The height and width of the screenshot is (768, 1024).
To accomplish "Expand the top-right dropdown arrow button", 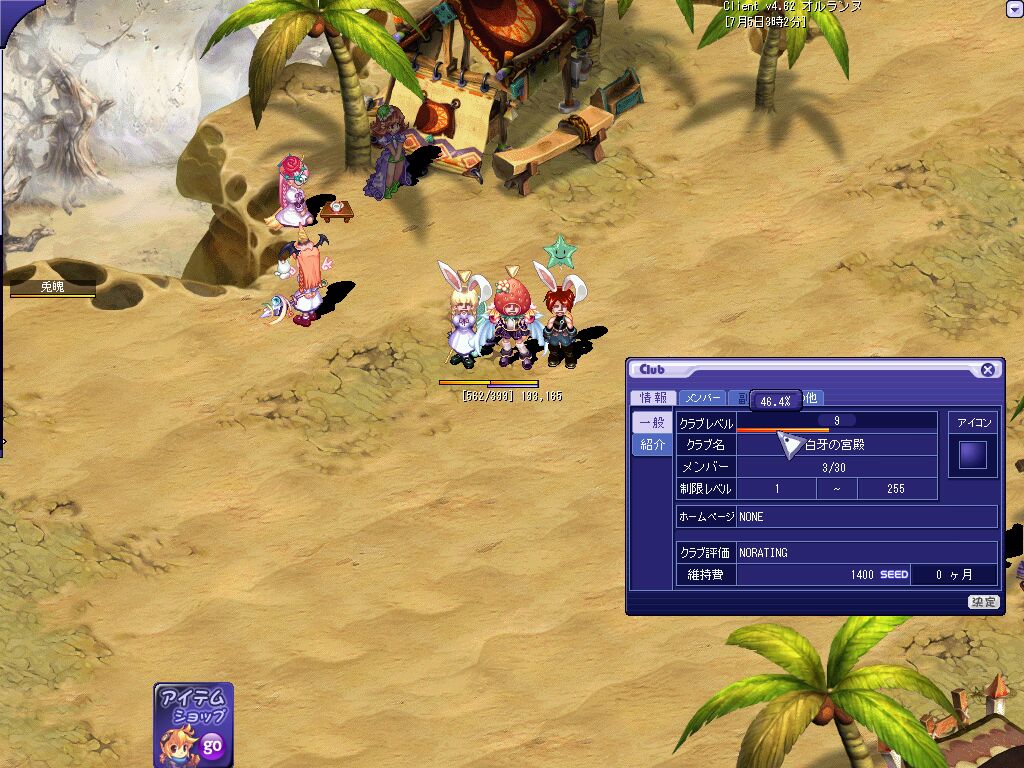I will tap(1012, 9).
